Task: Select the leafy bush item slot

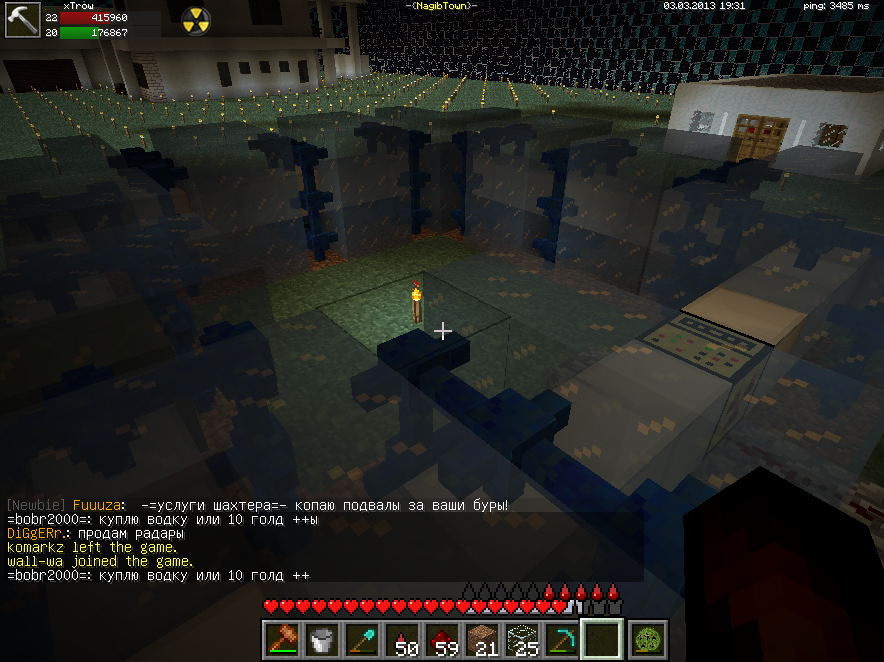Action: click(642, 639)
